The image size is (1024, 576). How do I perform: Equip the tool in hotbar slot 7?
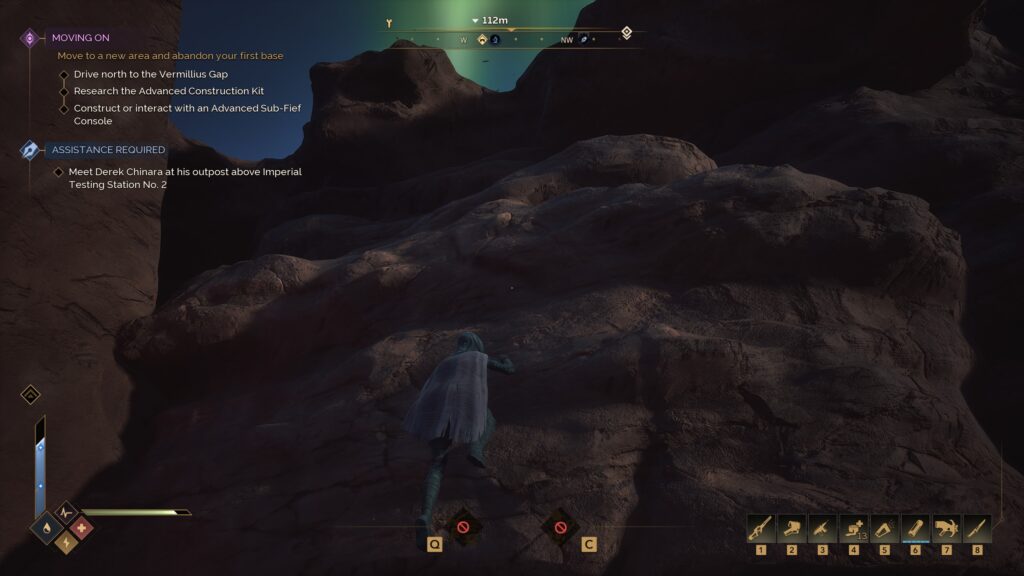point(947,528)
